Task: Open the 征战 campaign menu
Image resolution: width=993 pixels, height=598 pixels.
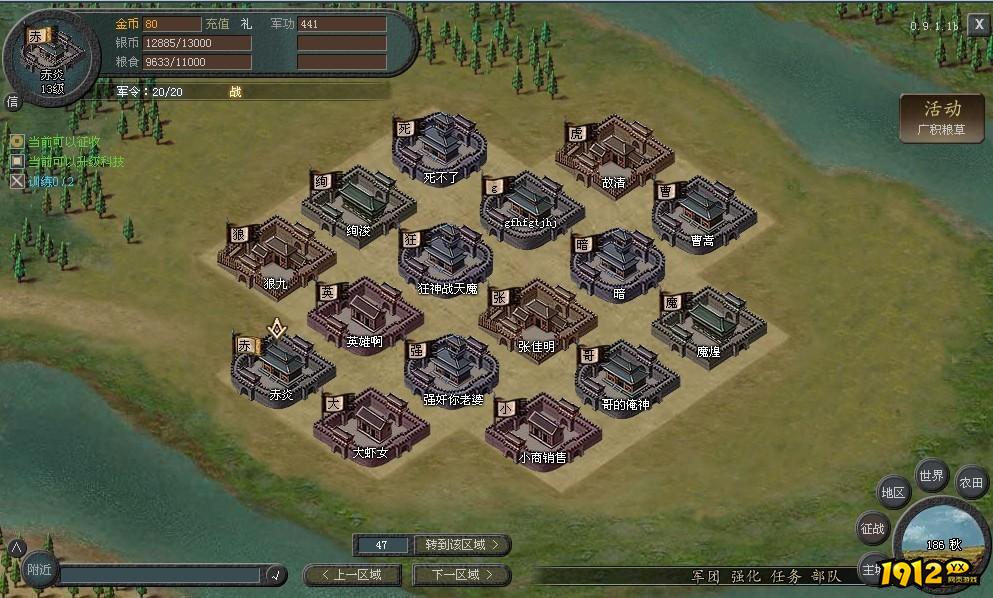Action: (x=873, y=528)
